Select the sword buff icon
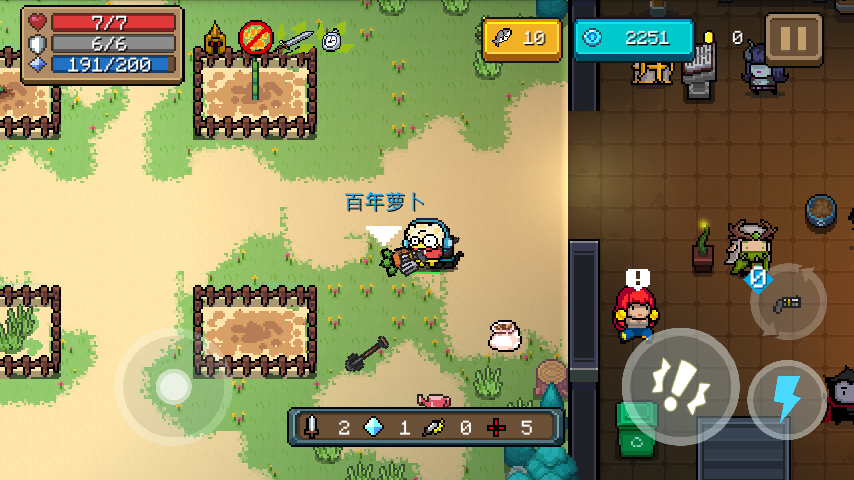Viewport: 854px width, 480px height. [295, 40]
